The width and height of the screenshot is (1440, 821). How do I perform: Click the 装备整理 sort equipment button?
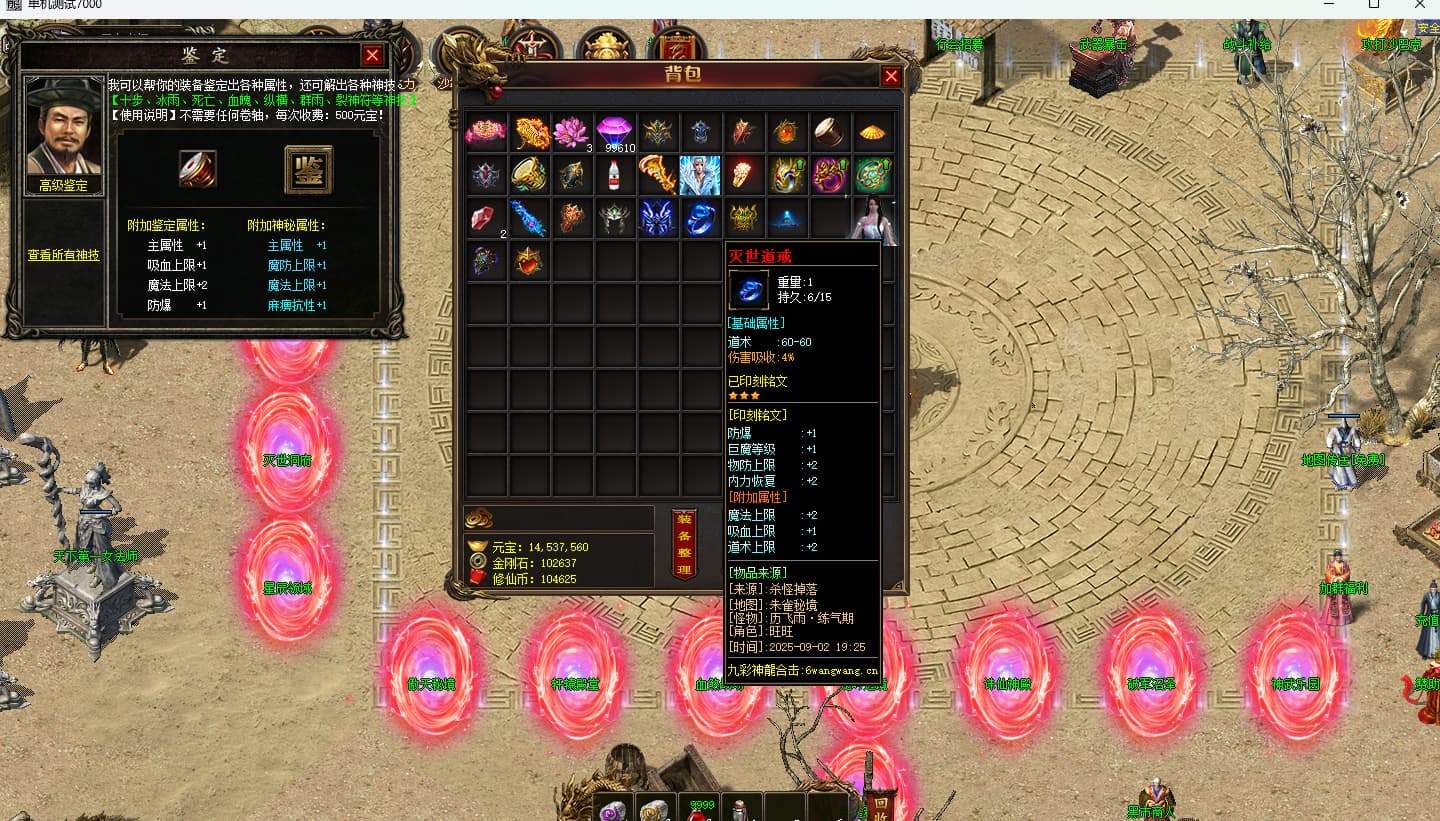coord(684,545)
